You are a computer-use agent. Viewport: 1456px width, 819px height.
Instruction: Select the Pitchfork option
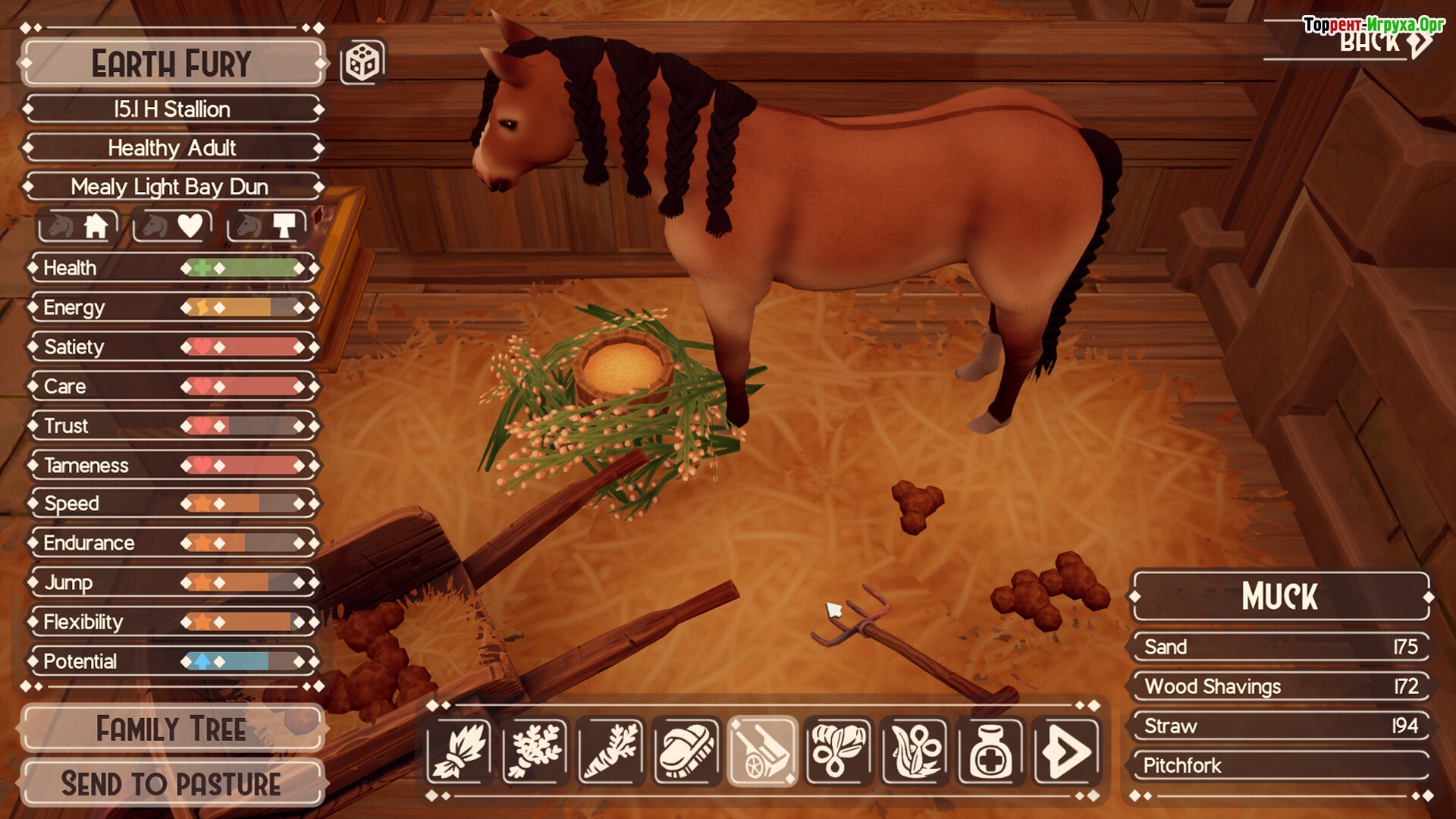[x=1280, y=765]
